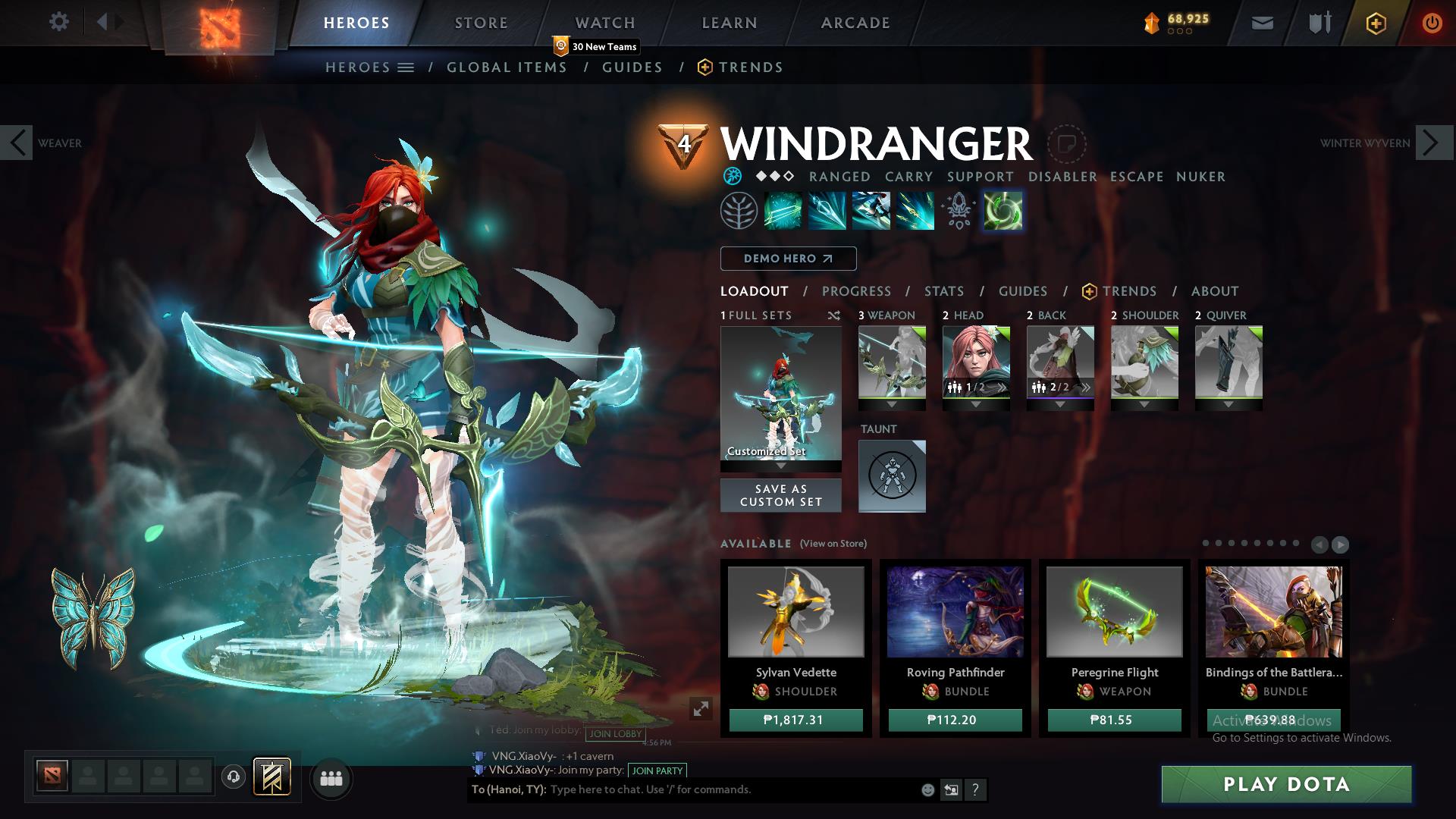Open the View on Store link
Screen dimensions: 1456x819
coord(832,543)
